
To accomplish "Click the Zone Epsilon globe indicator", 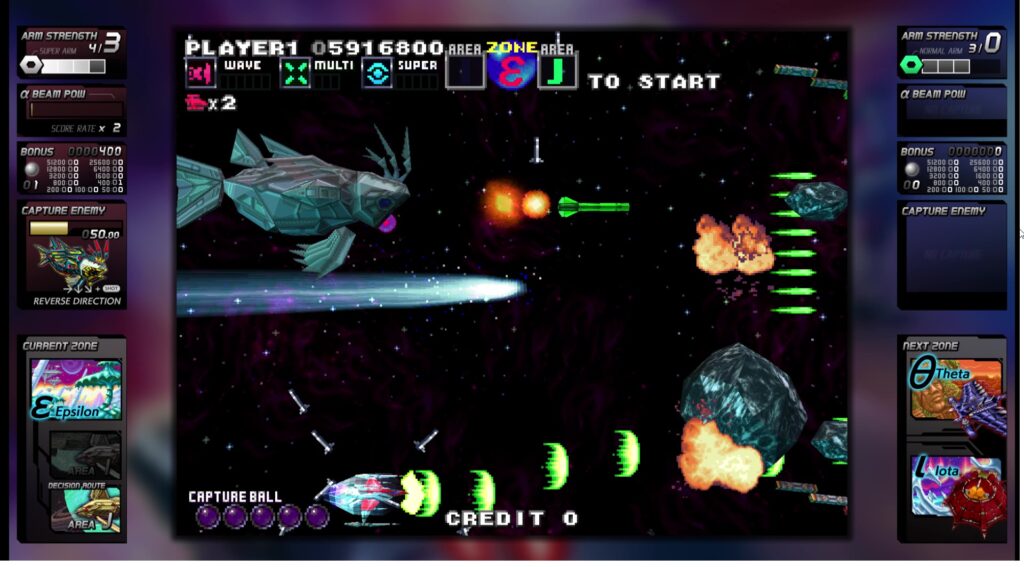I will (512, 72).
